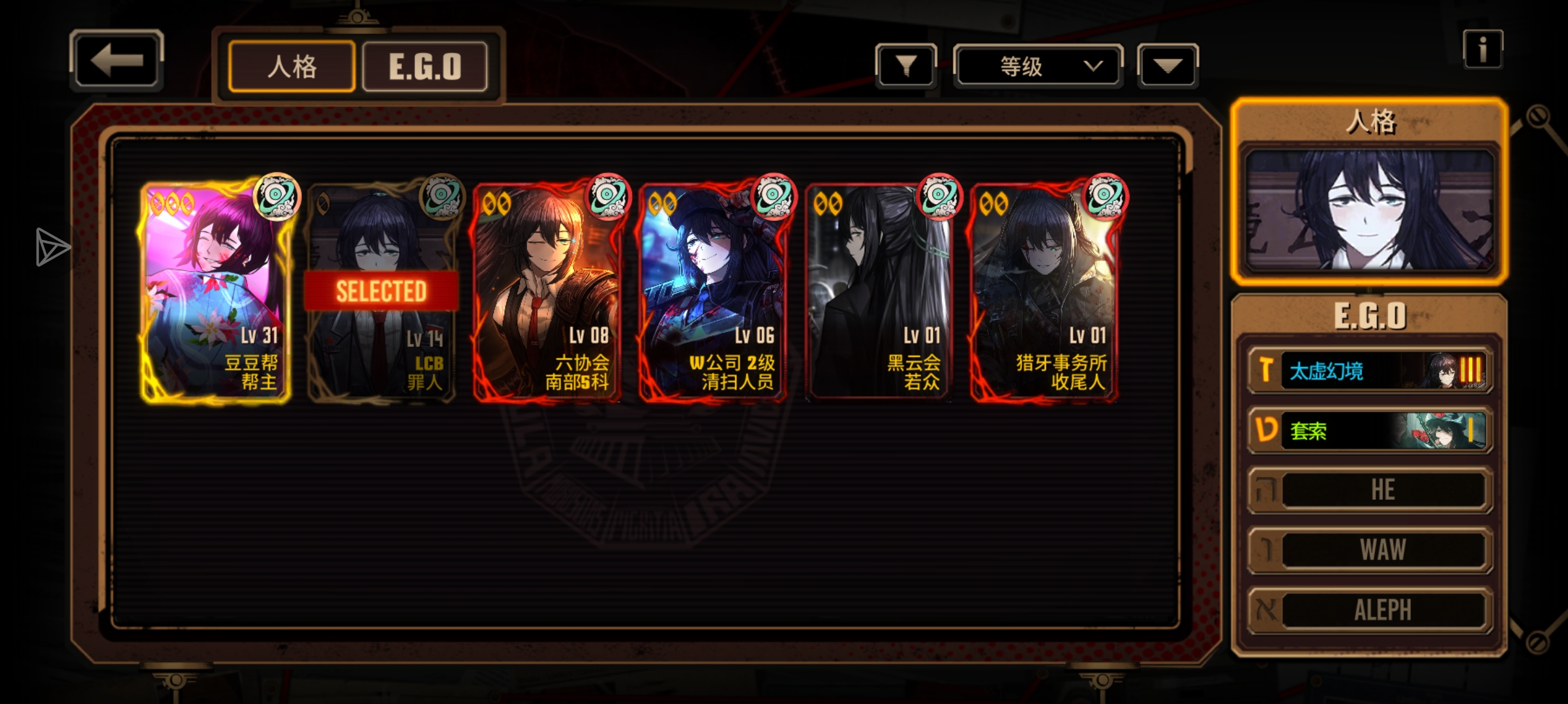Select the empty WAW E.G.O slot
1568x704 pixels.
[x=1370, y=550]
